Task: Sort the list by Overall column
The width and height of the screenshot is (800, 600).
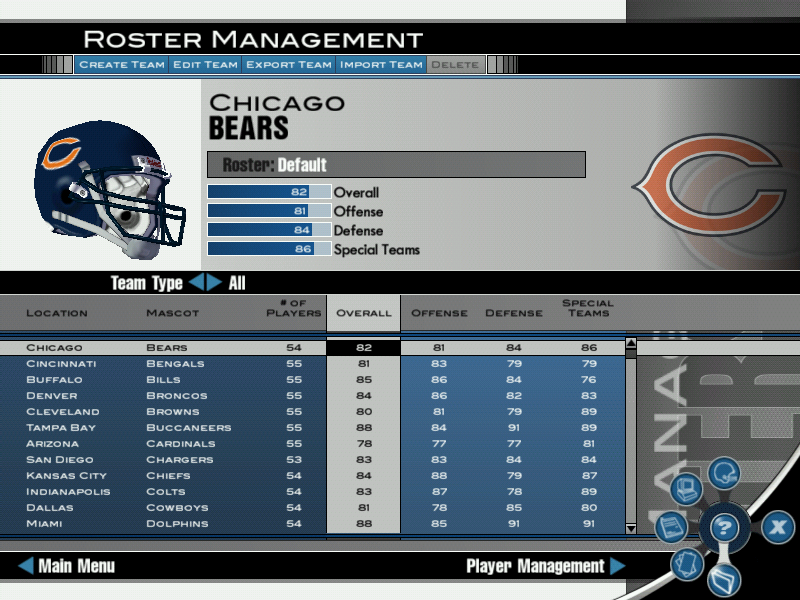Action: coord(364,313)
